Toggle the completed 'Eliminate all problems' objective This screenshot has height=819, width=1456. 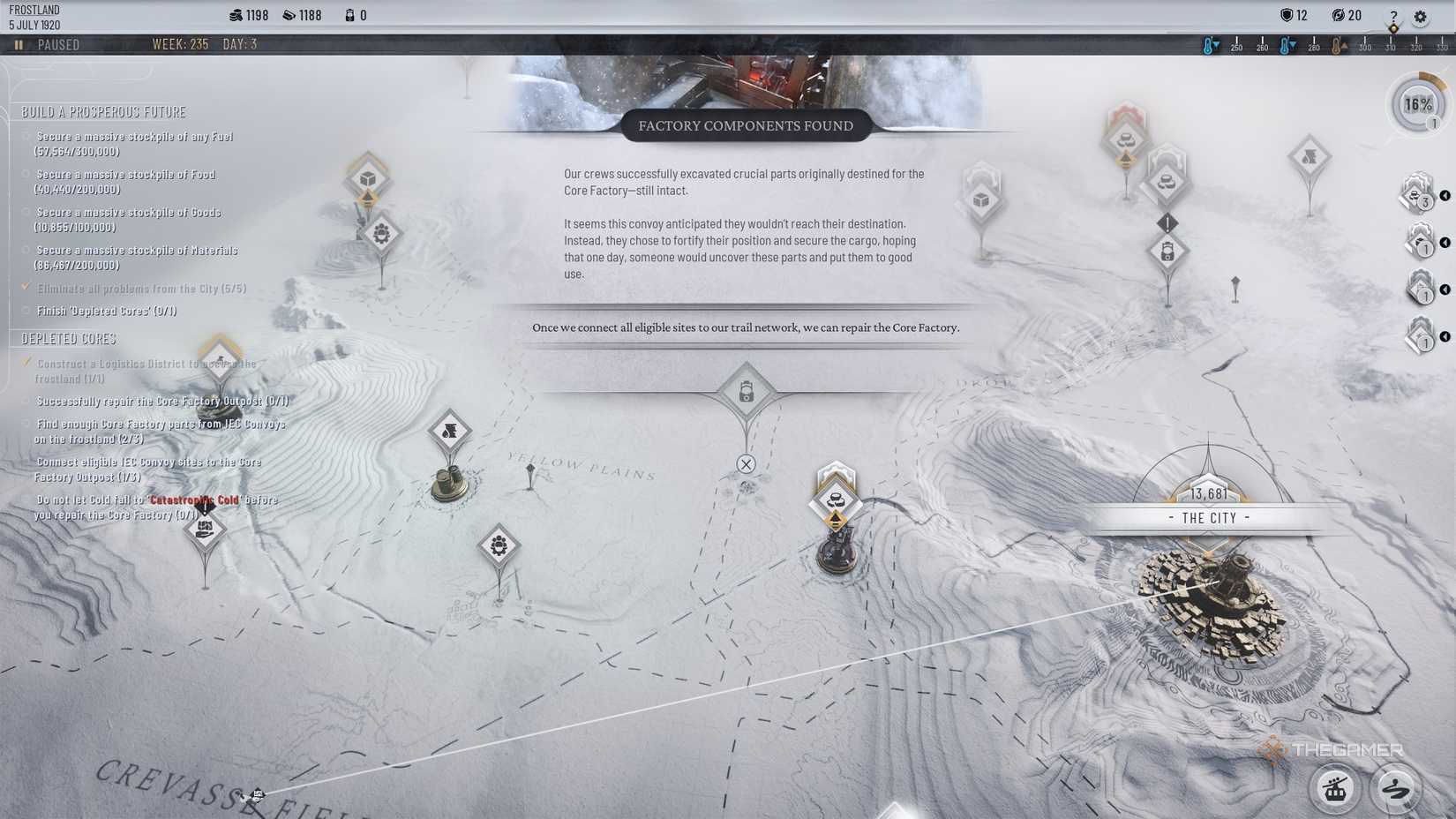(x=25, y=288)
